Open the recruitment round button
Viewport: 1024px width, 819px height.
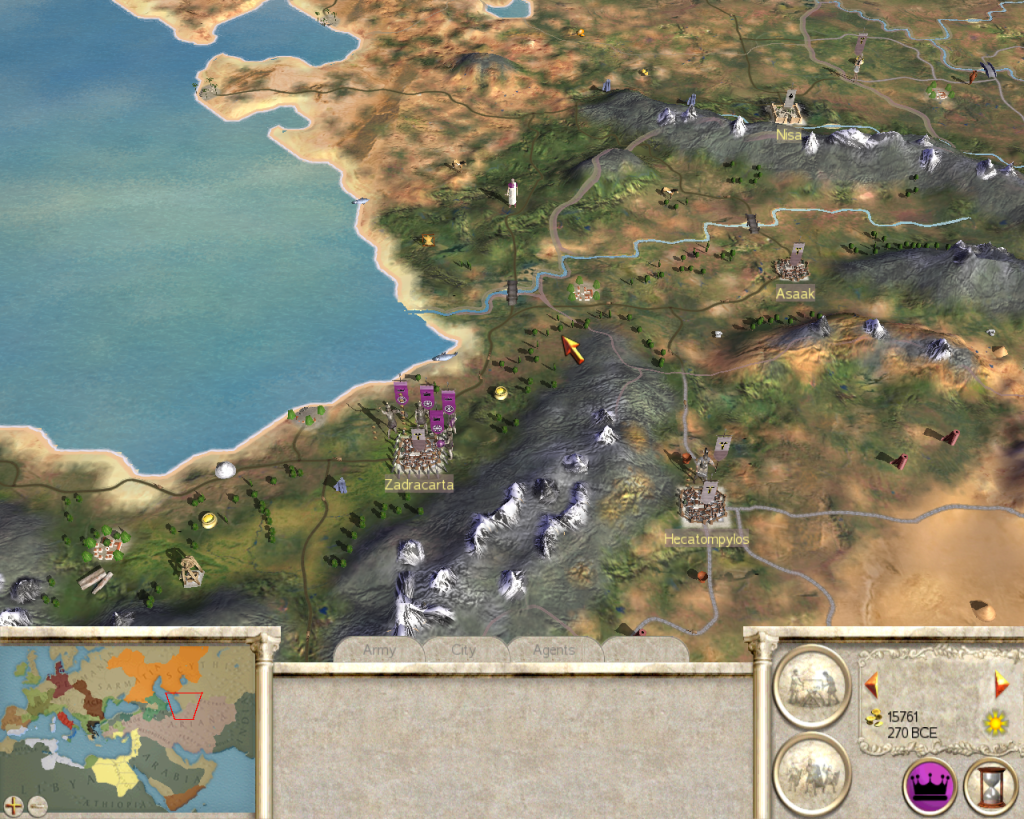[x=811, y=773]
